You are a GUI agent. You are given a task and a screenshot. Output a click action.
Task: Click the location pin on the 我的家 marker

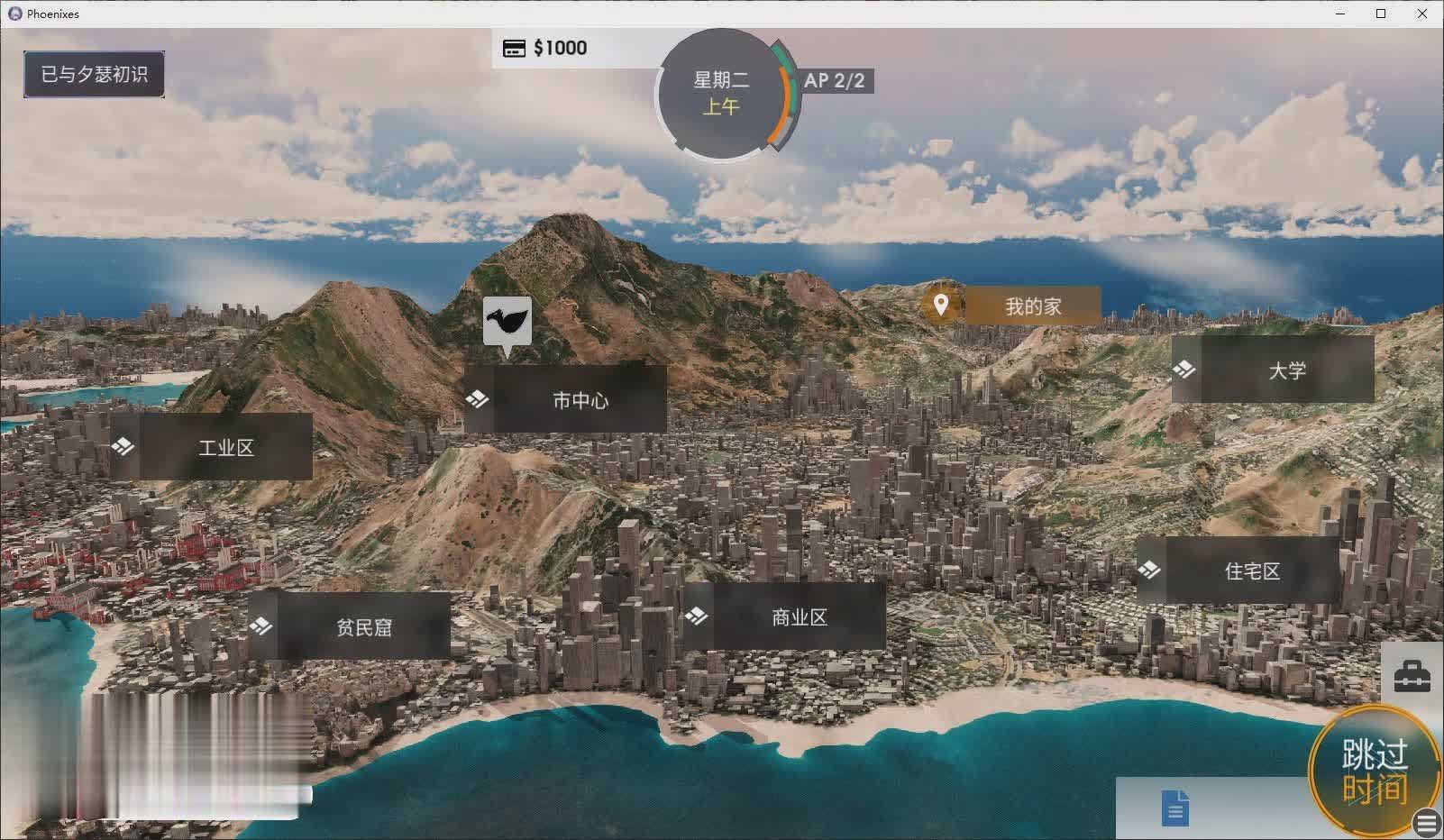[x=942, y=306]
